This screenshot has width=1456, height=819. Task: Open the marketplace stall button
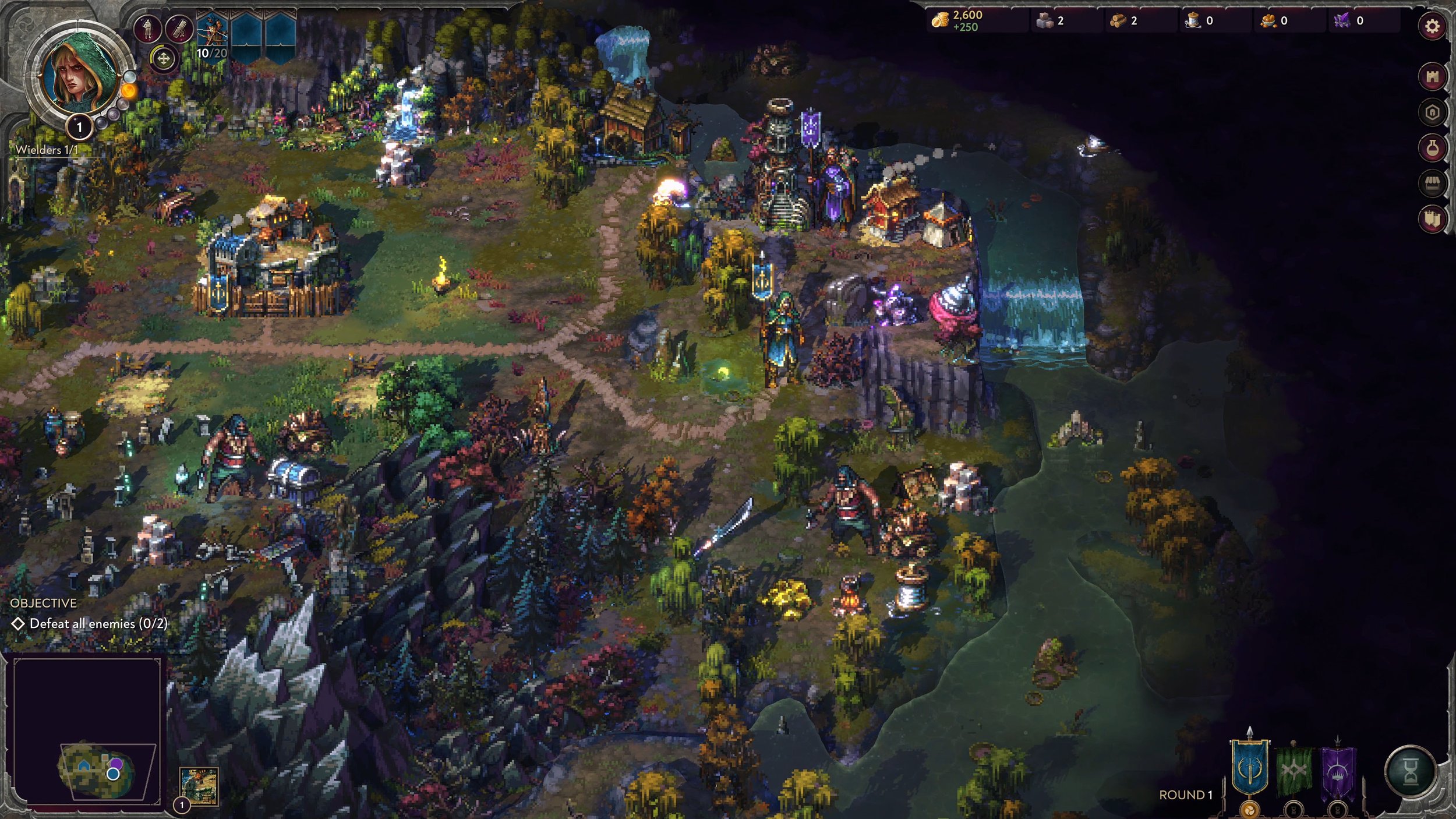[x=1432, y=184]
